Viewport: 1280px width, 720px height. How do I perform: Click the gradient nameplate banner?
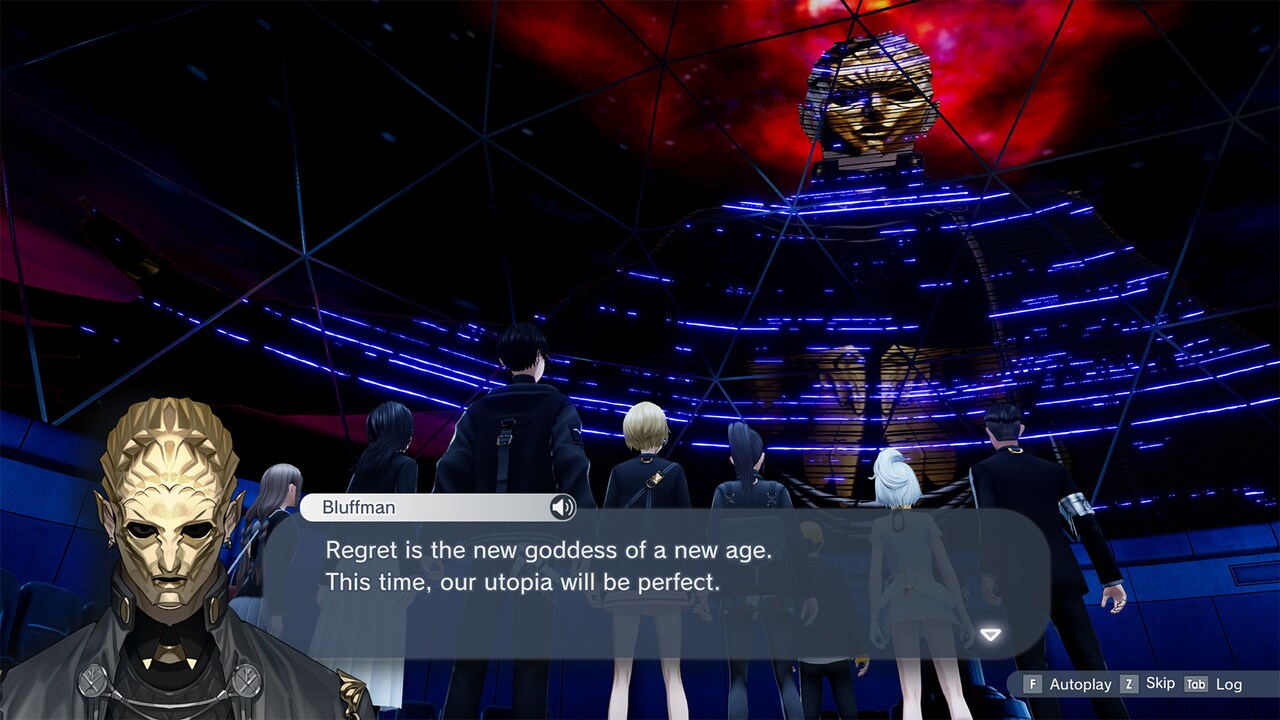point(430,507)
